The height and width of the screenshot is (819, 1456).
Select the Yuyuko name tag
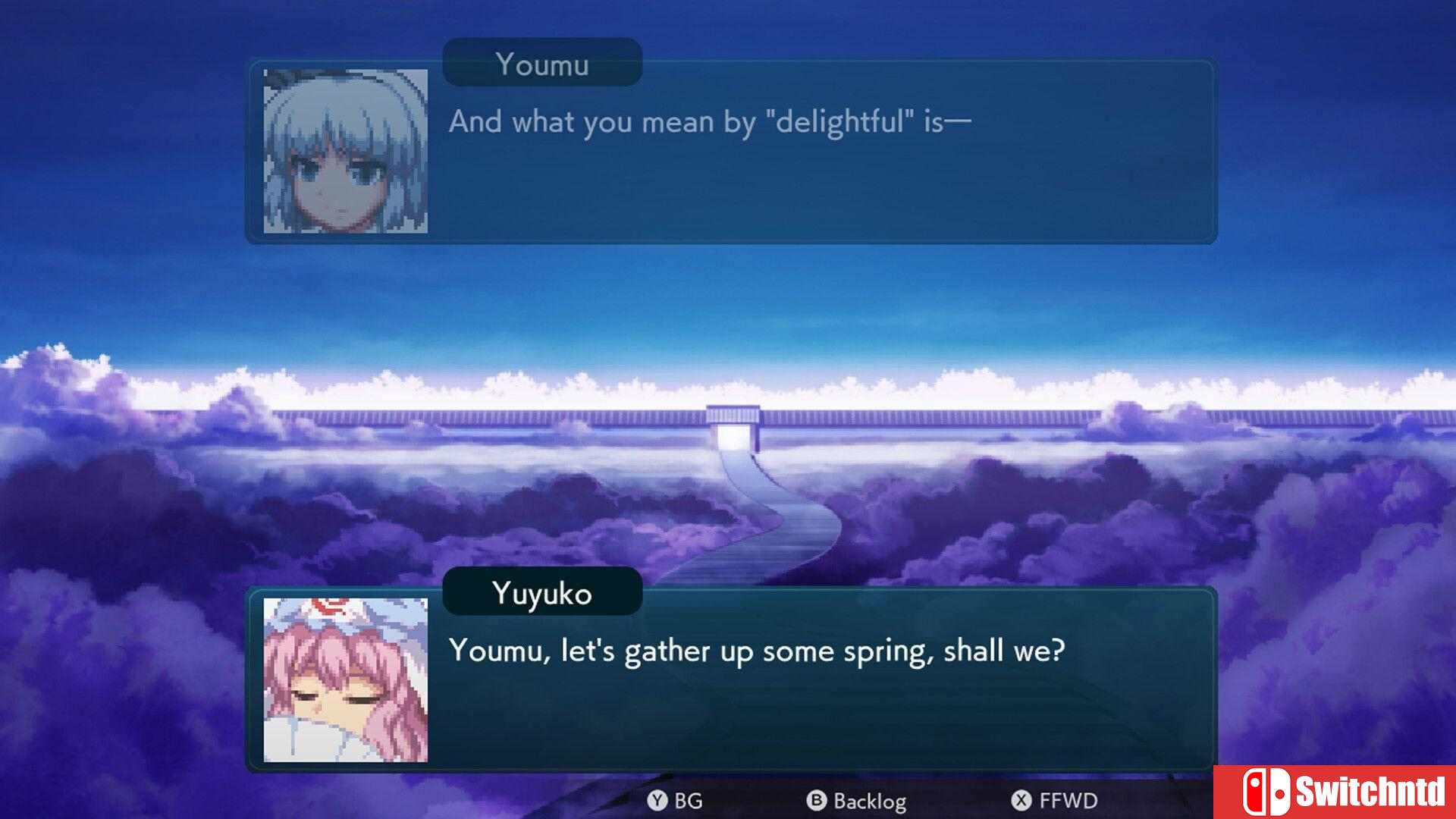541,594
